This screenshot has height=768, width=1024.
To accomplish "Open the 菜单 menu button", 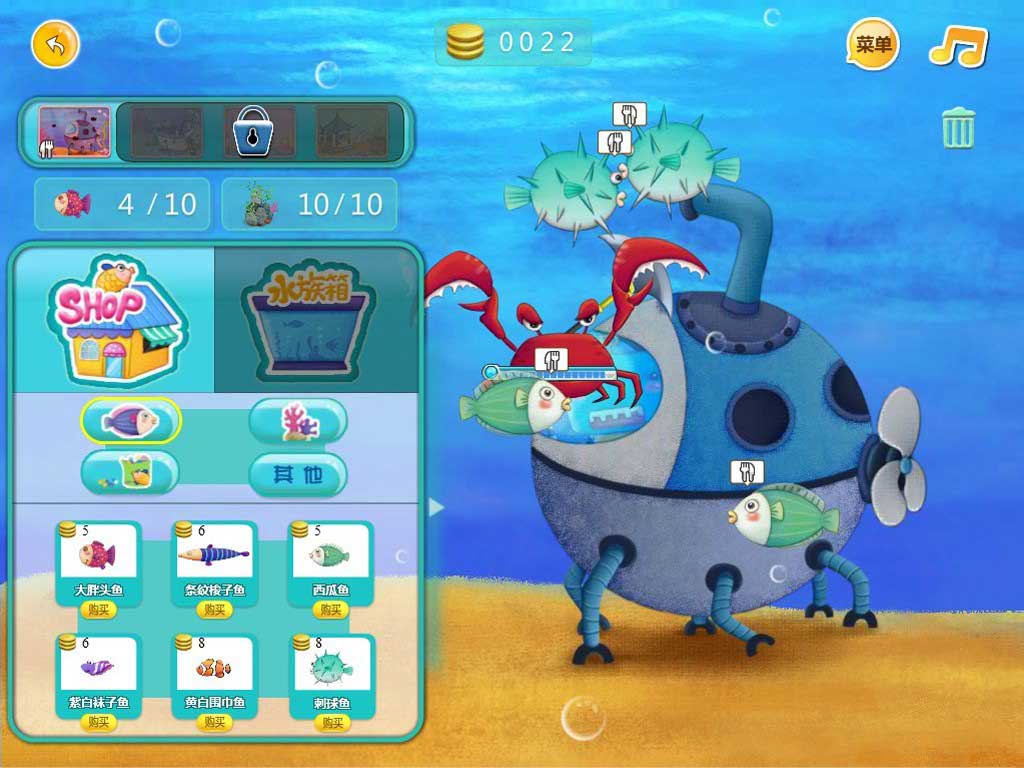I will pyautogui.click(x=873, y=45).
